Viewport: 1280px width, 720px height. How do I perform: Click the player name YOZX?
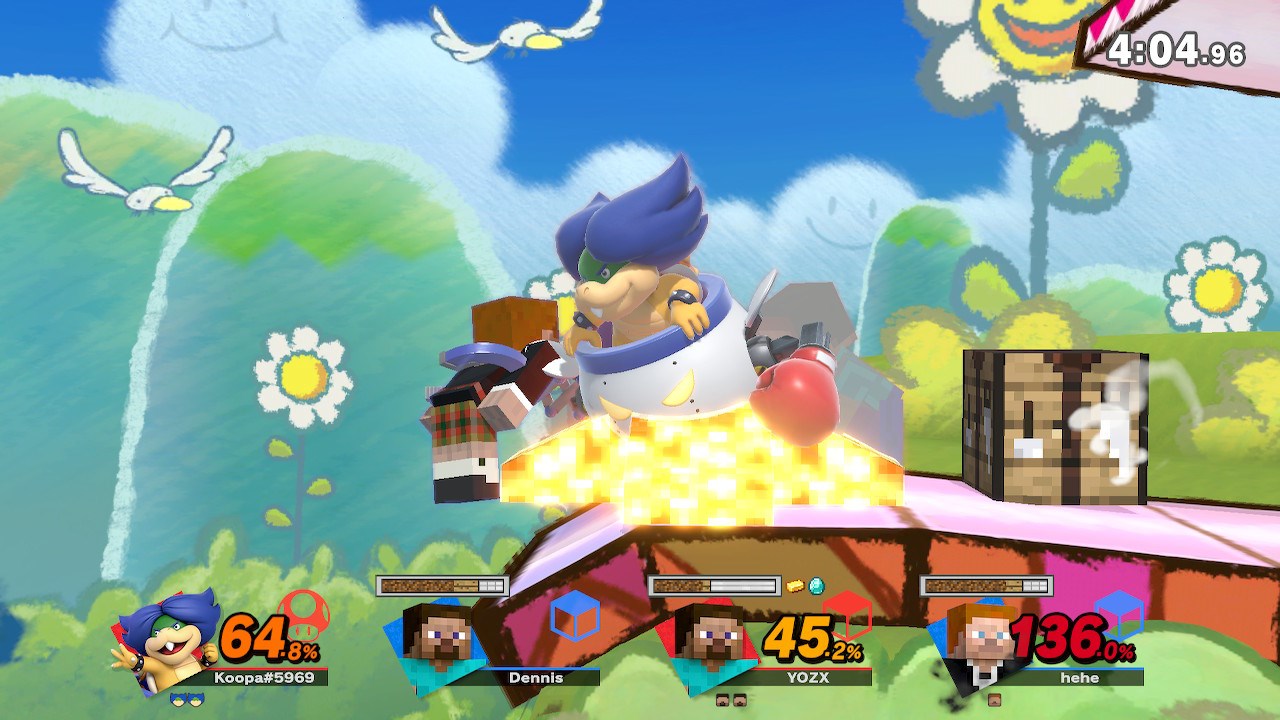(x=808, y=676)
